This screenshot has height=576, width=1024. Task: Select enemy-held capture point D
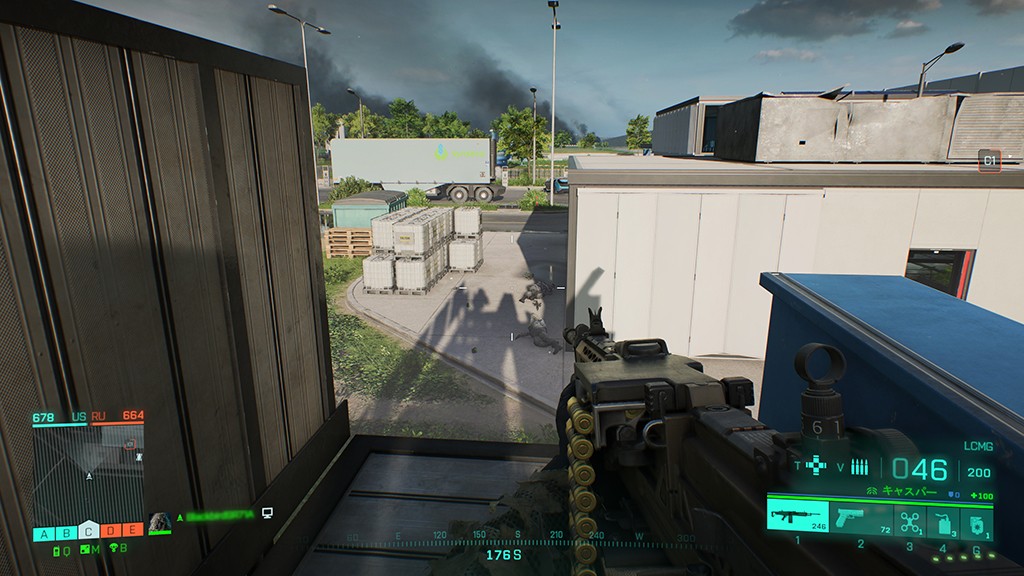pyautogui.click(x=110, y=531)
